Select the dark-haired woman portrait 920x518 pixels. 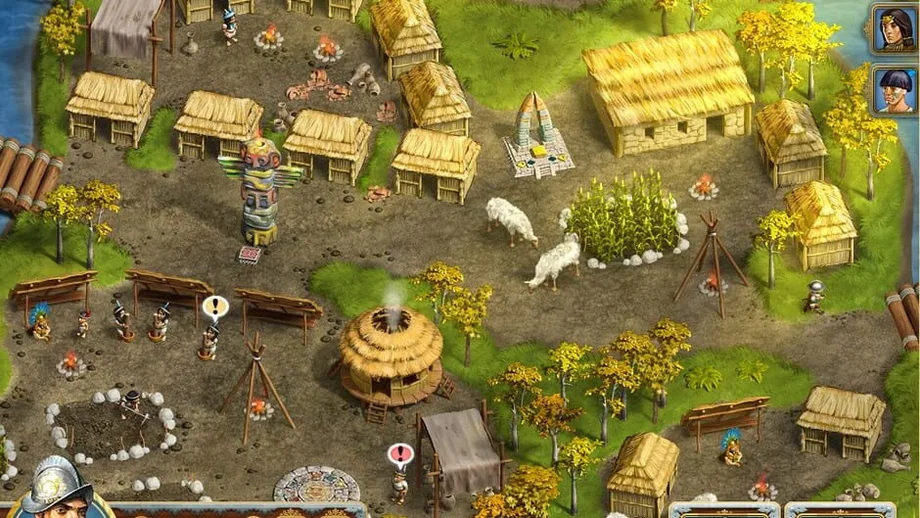[x=894, y=29]
